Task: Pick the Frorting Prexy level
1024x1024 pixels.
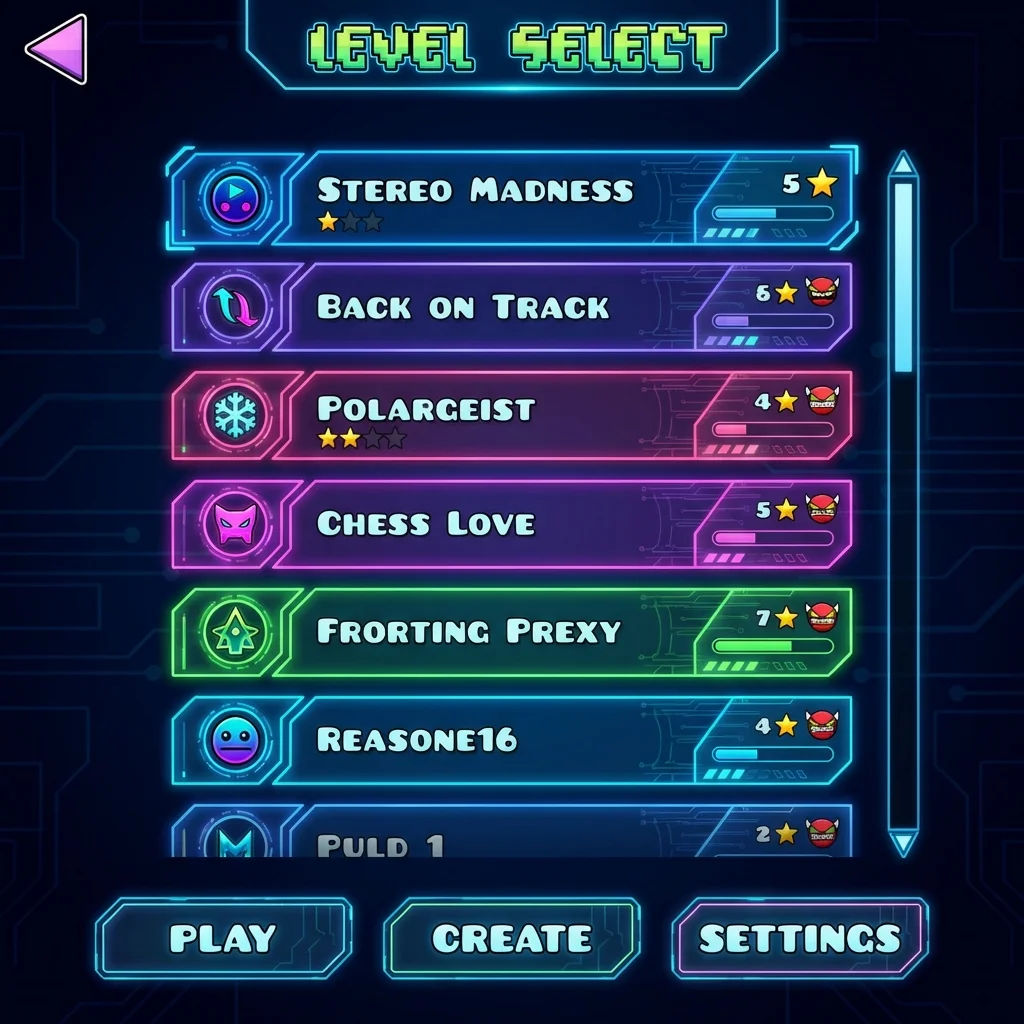Action: pos(468,631)
